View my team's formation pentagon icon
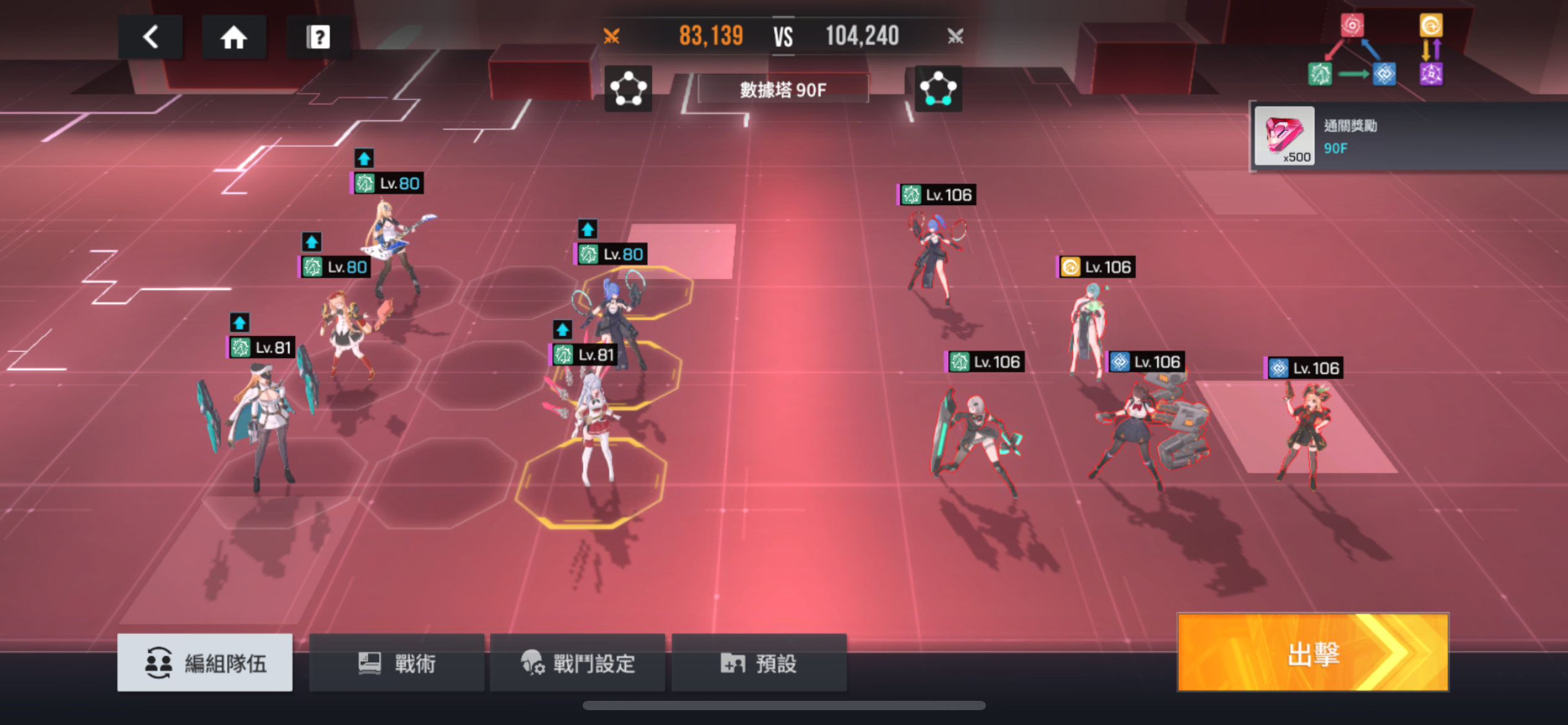This screenshot has width=1568, height=725. 628,89
